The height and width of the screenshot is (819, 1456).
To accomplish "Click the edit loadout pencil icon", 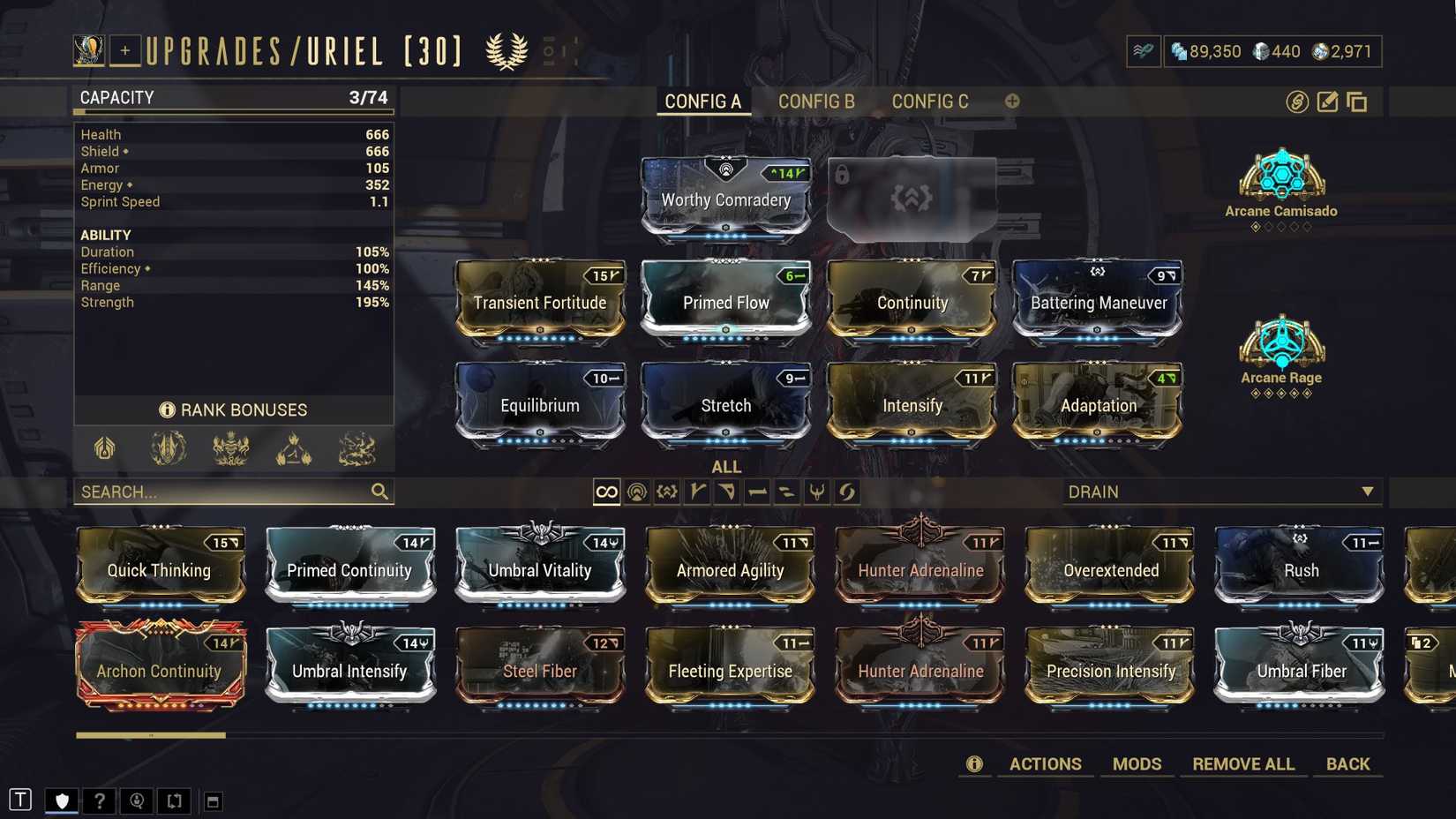I will [1326, 101].
